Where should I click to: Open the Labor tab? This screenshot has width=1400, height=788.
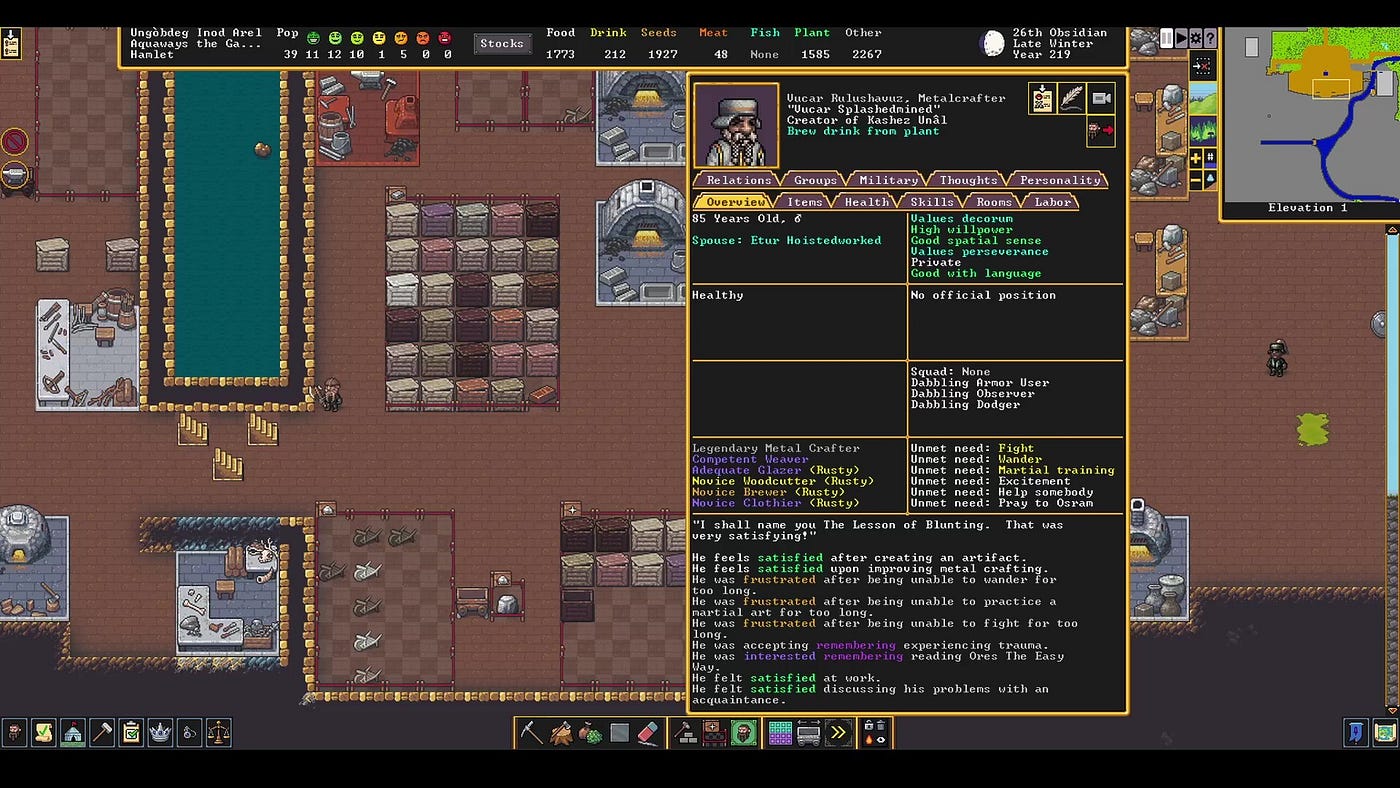[x=1052, y=202]
